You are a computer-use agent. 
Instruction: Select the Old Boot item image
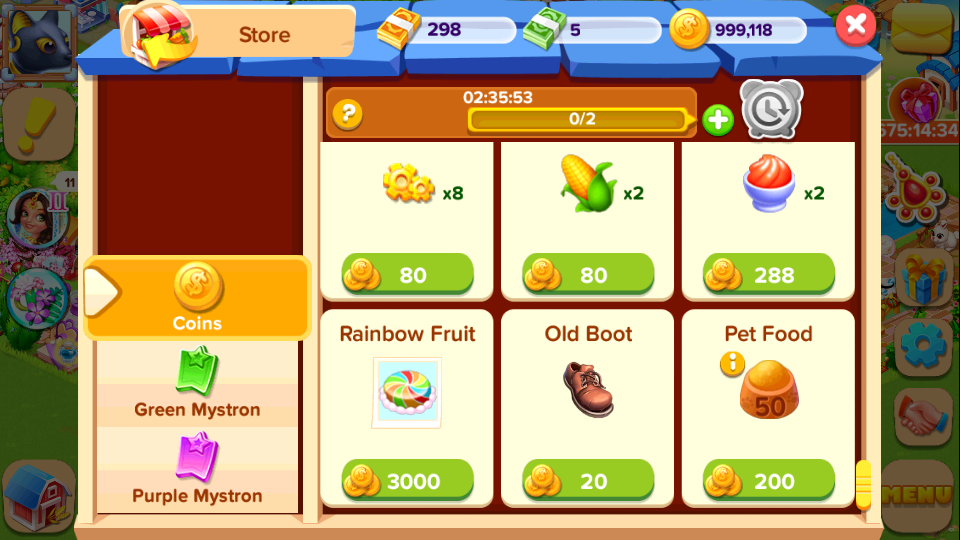[x=588, y=389]
